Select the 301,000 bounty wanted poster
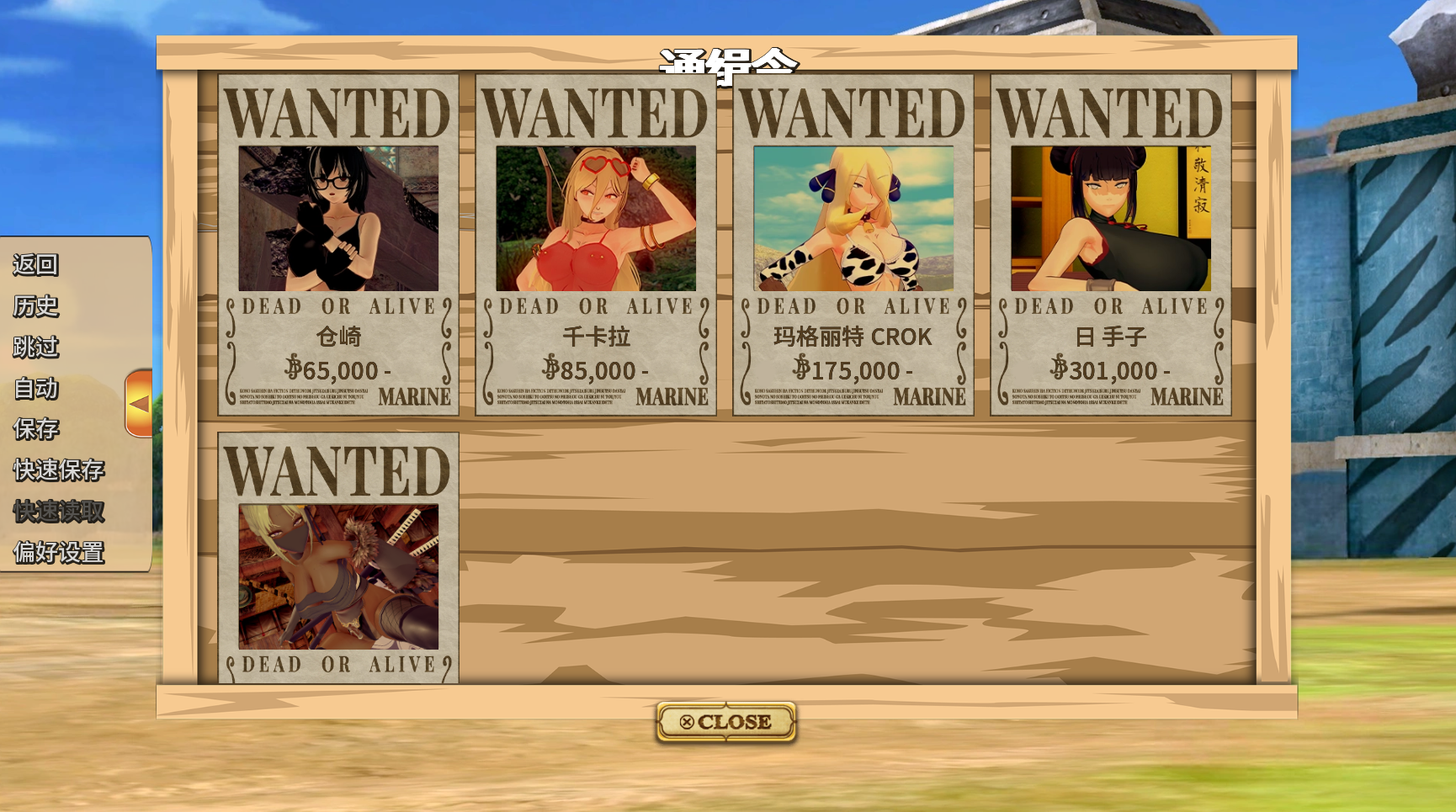The width and height of the screenshot is (1456, 812). point(1111,245)
